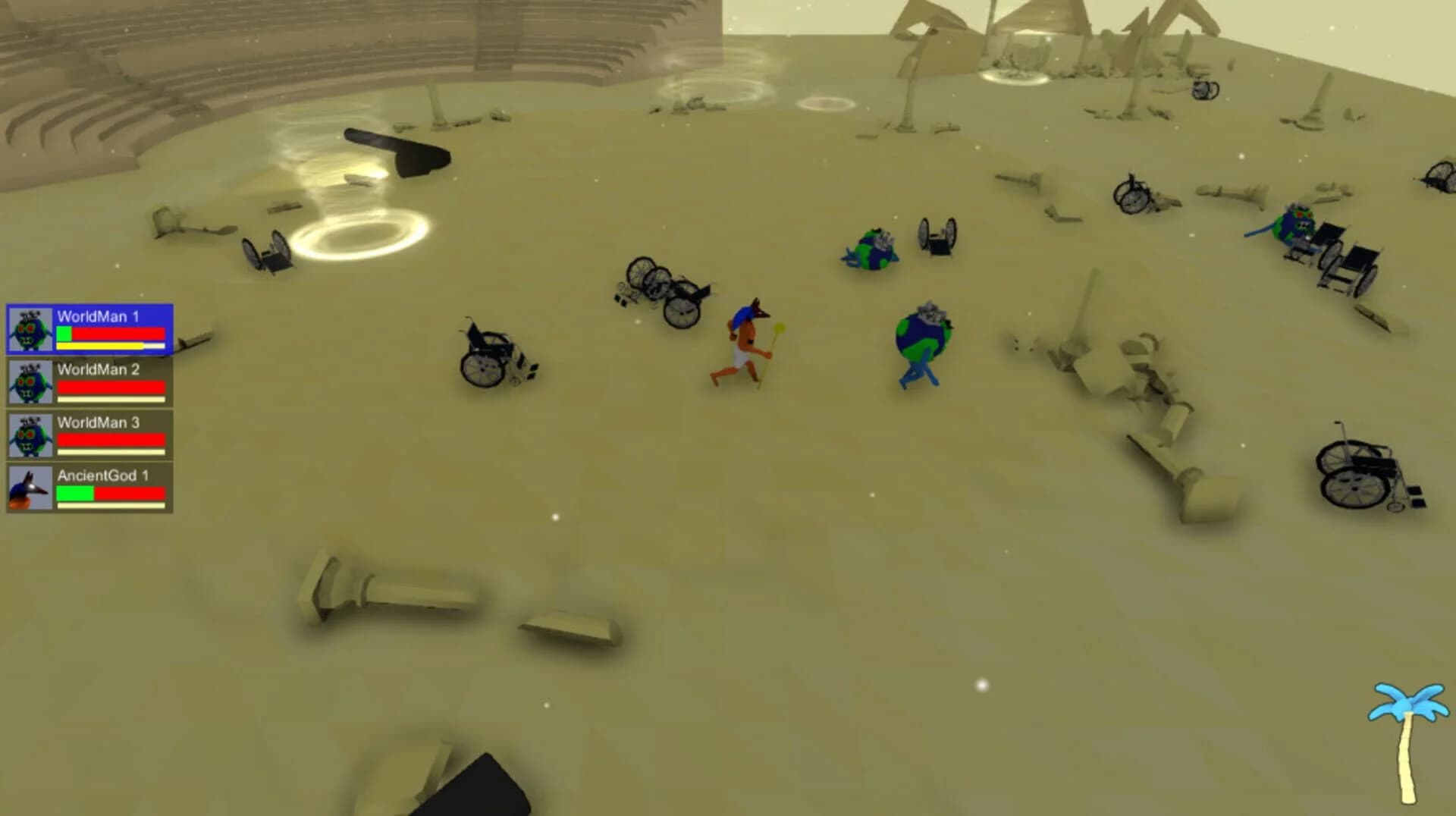Screen dimensions: 1456x816
Task: Select the blue globe creature near the center
Action: [921, 341]
